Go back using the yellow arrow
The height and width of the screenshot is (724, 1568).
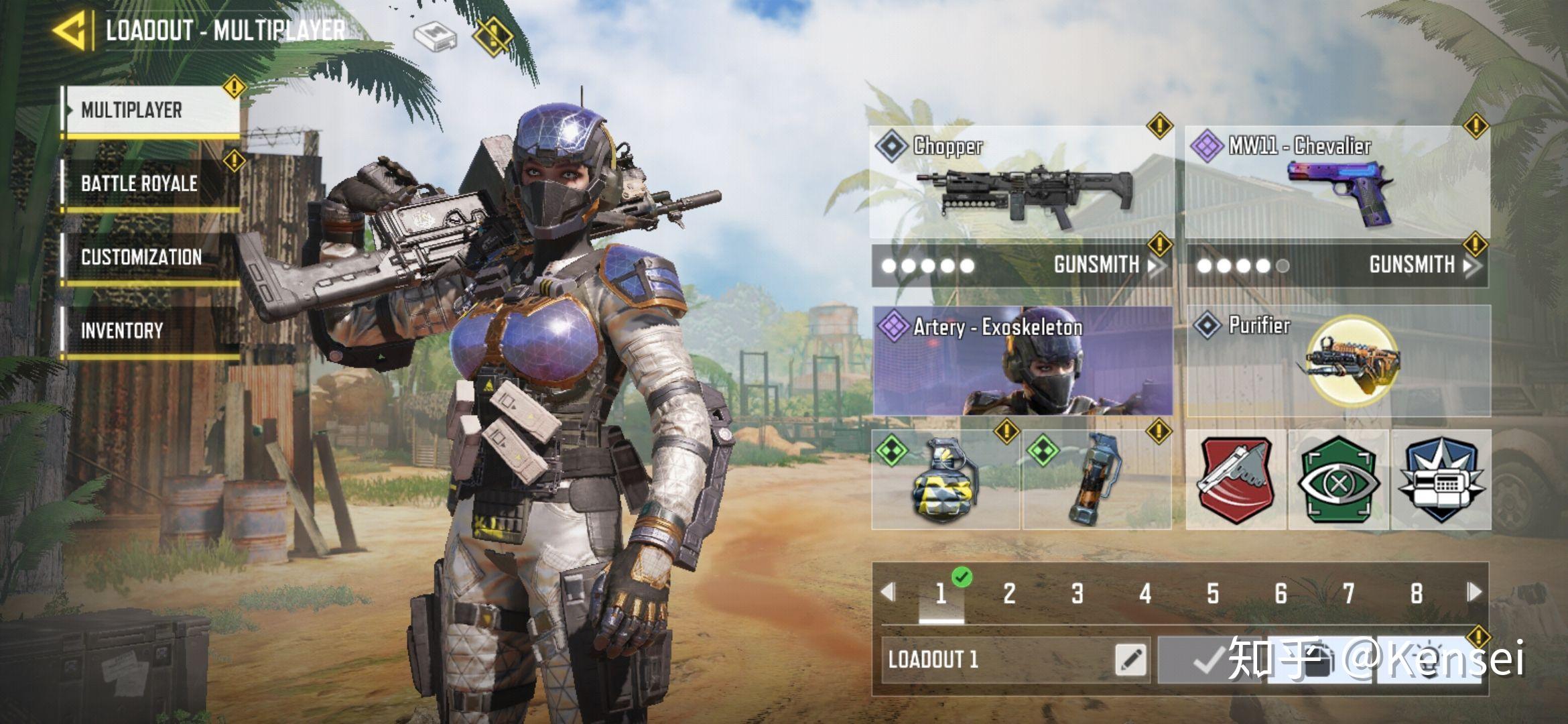[70, 30]
